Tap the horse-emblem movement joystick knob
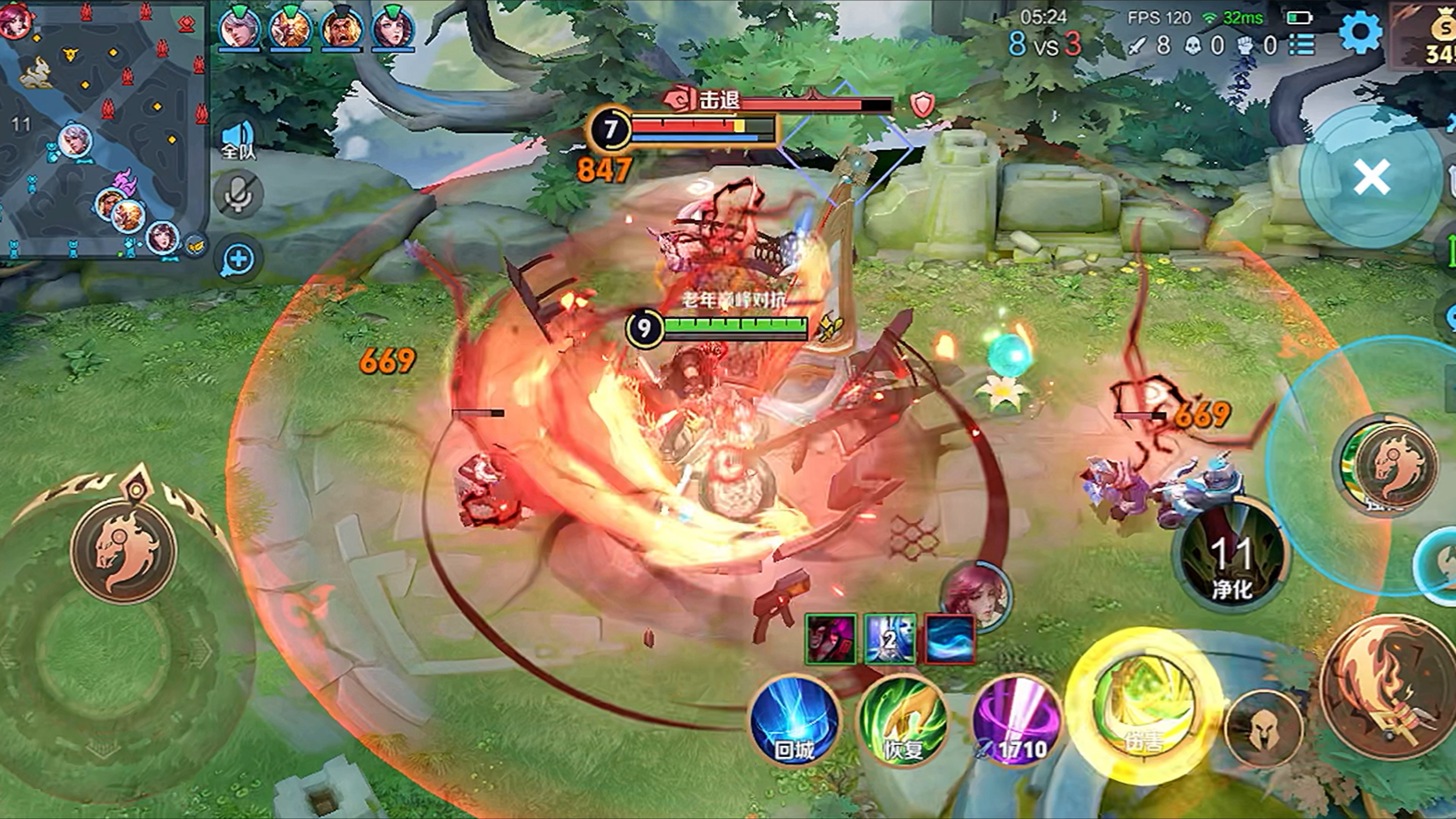The width and height of the screenshot is (1456, 819). pyautogui.click(x=123, y=548)
